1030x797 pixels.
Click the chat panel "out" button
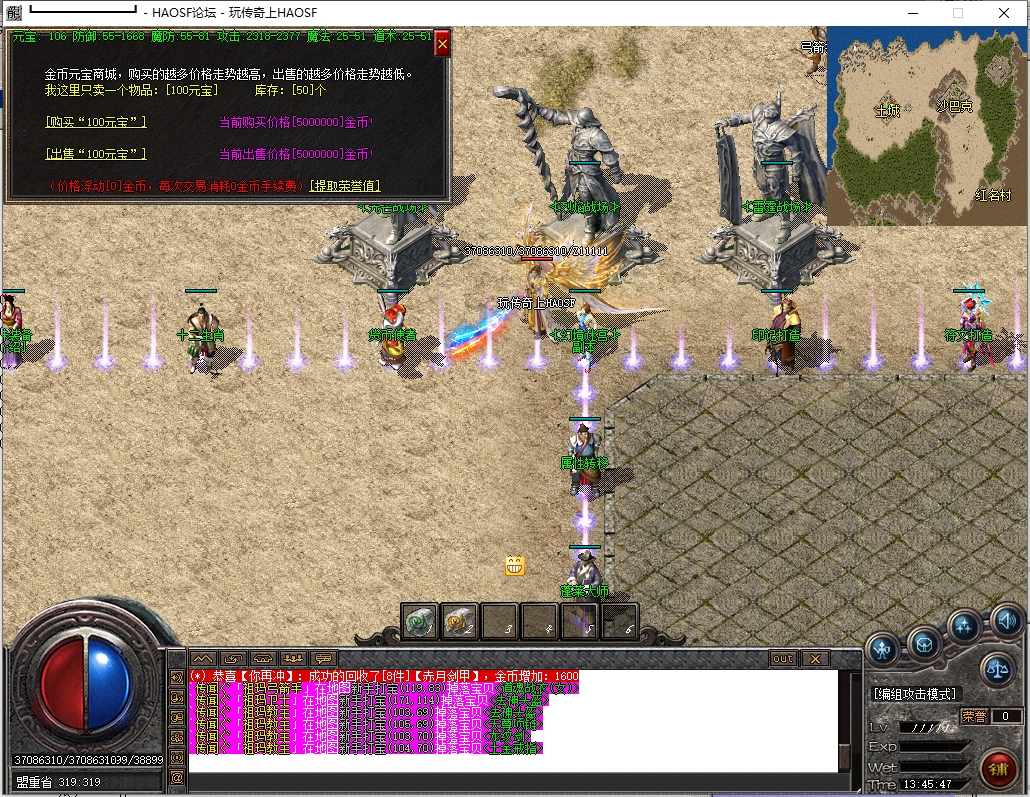(x=782, y=659)
